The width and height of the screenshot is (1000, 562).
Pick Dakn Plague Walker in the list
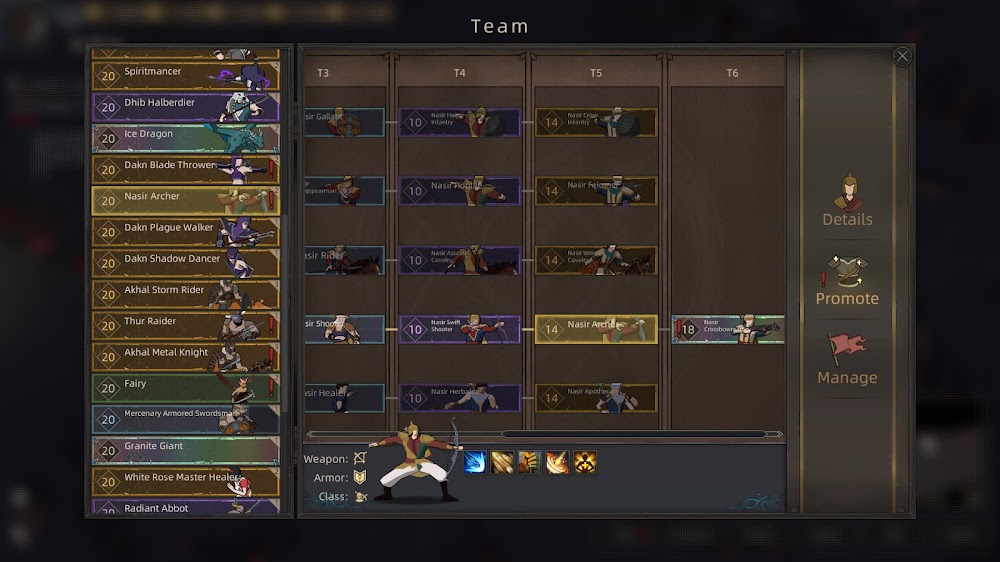click(186, 232)
